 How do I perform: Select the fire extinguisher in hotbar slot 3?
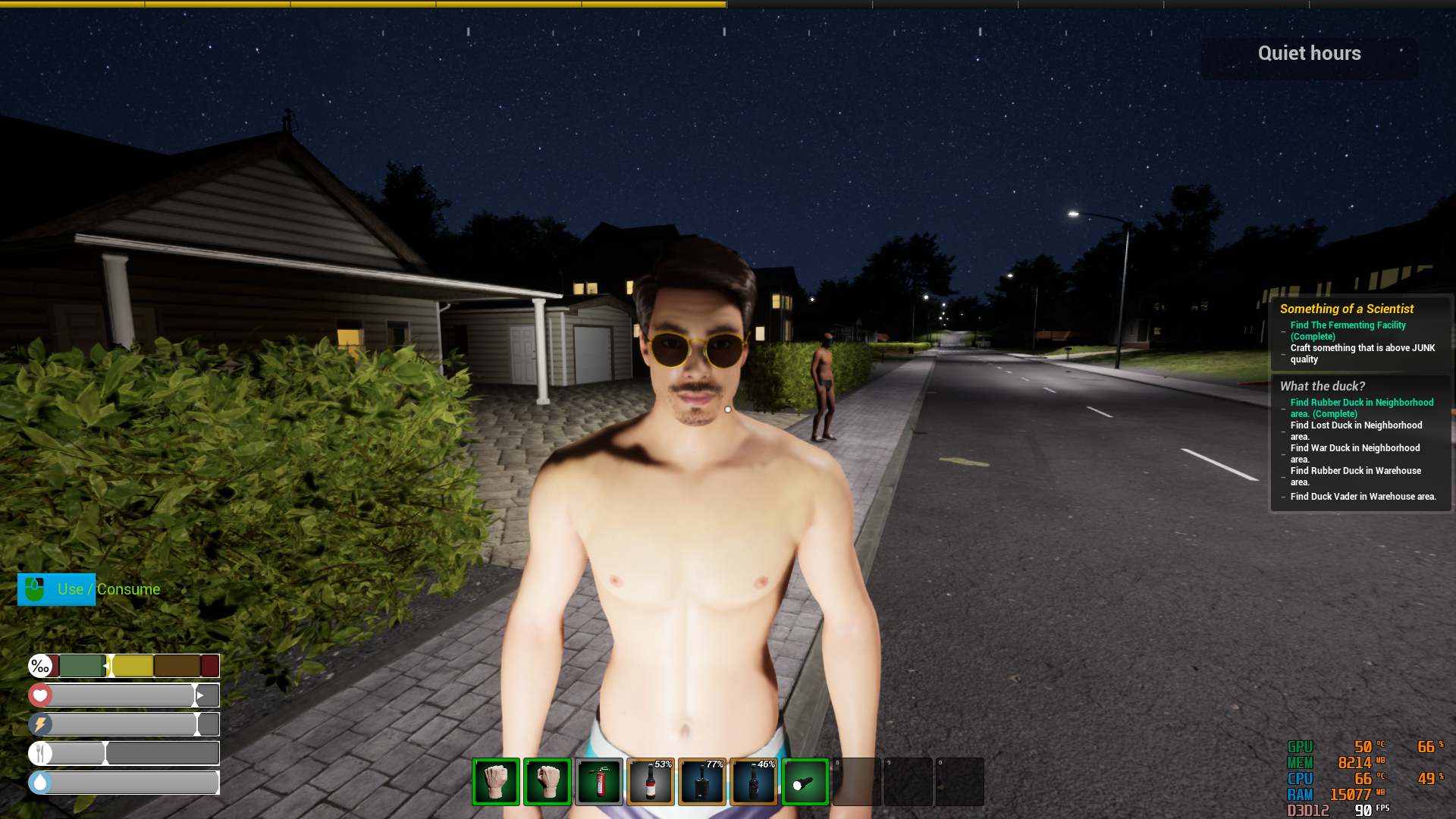coord(598,781)
